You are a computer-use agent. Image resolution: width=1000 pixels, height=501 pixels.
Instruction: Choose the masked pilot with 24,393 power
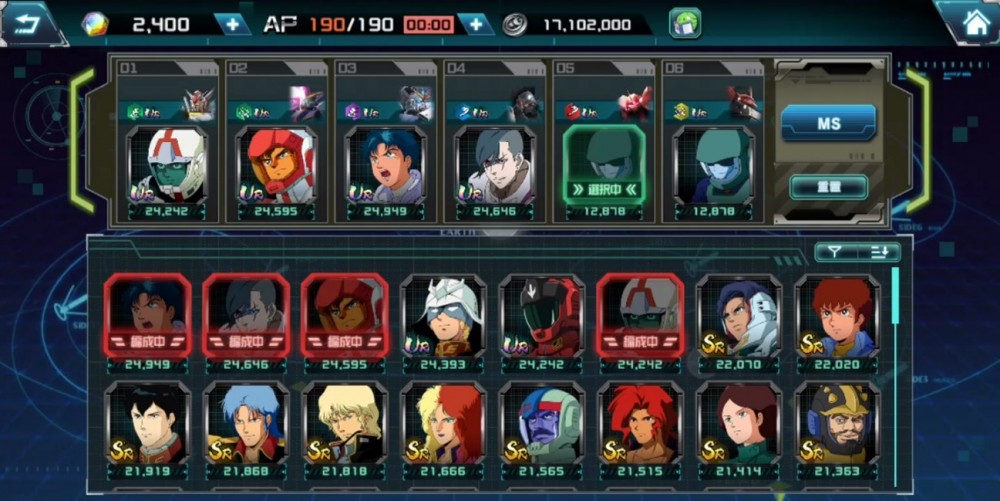[x=443, y=317]
